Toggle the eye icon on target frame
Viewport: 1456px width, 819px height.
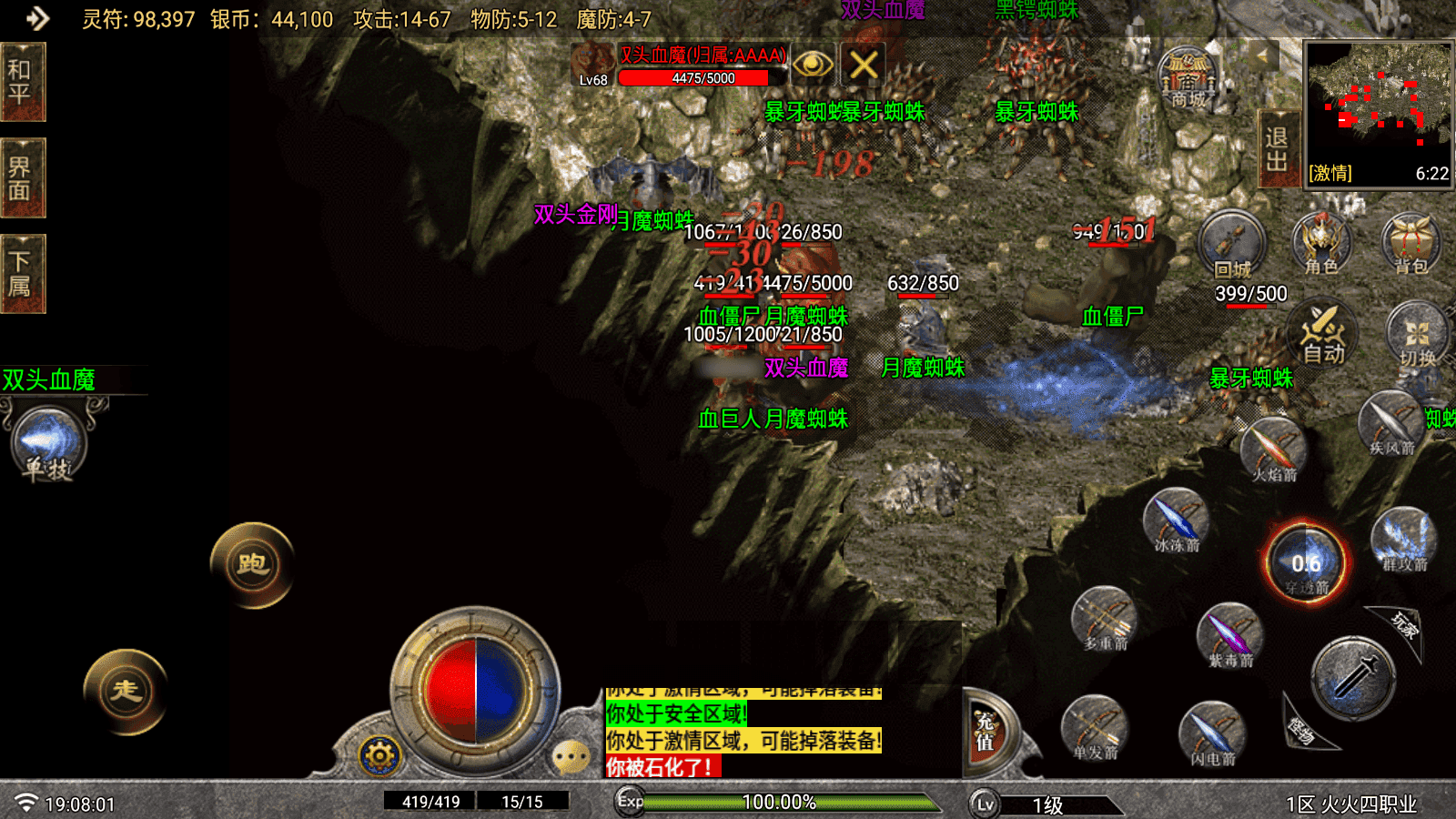813,65
